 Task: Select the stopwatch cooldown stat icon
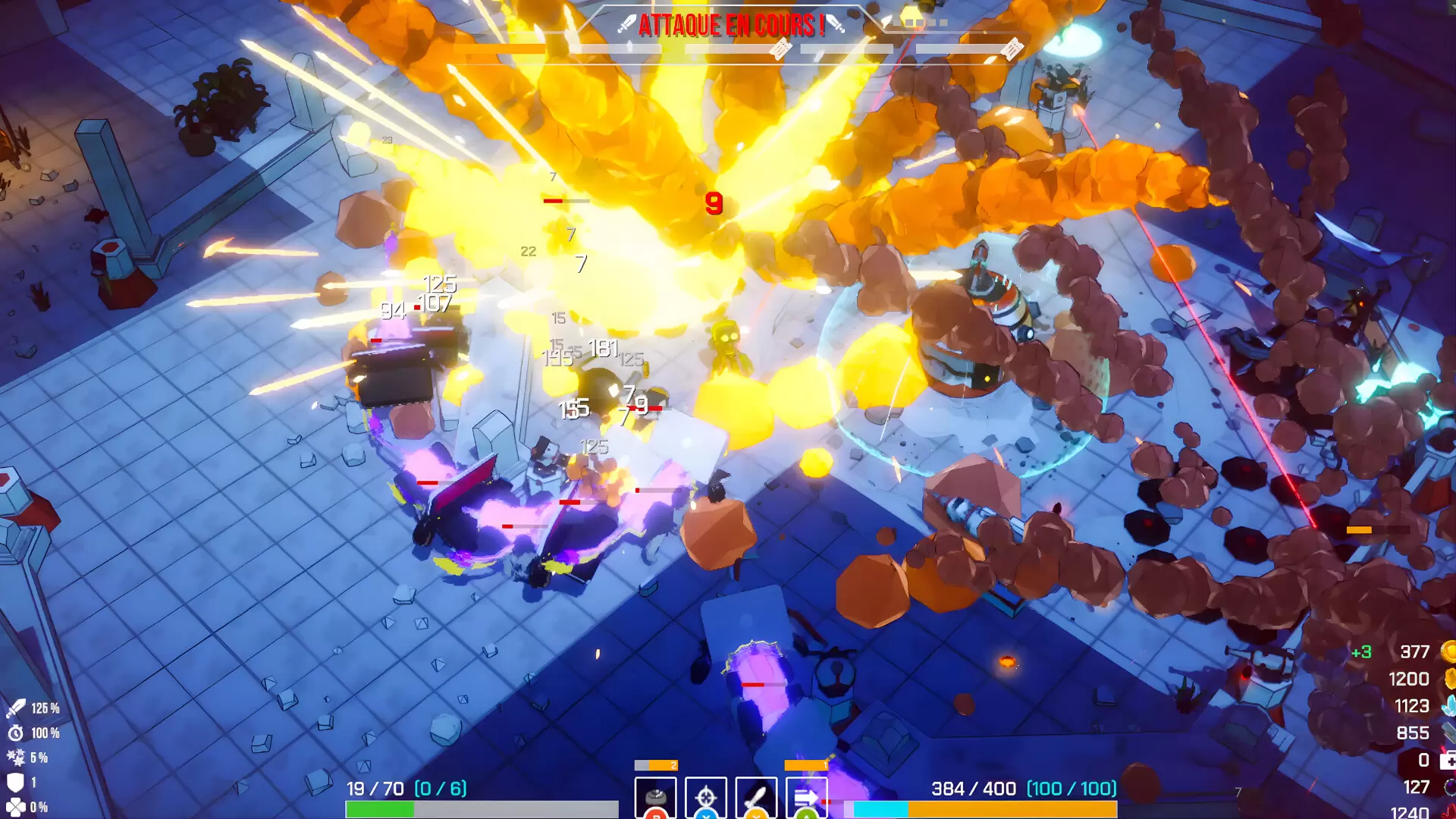[x=16, y=733]
